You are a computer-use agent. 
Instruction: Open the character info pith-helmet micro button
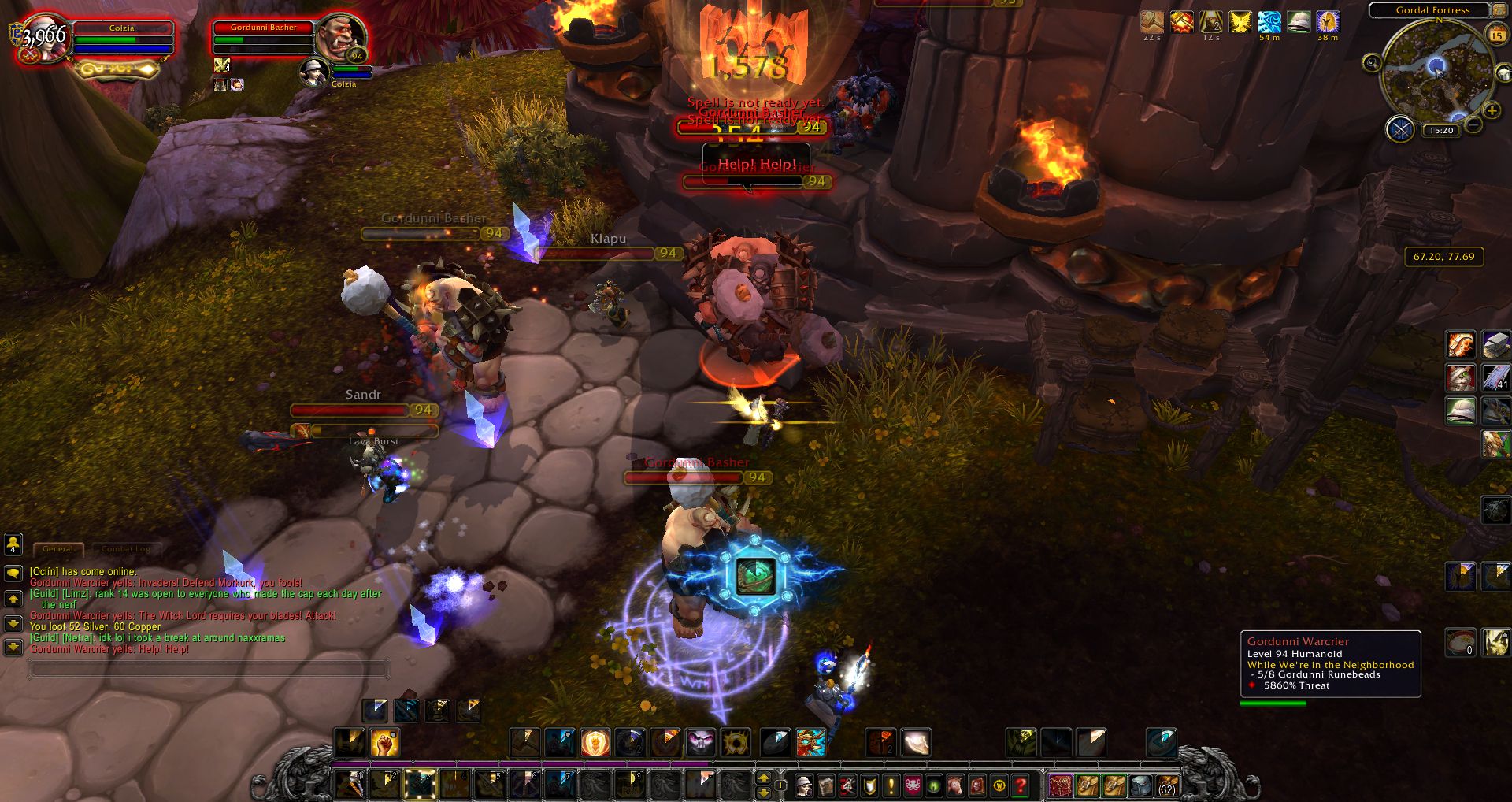[804, 785]
